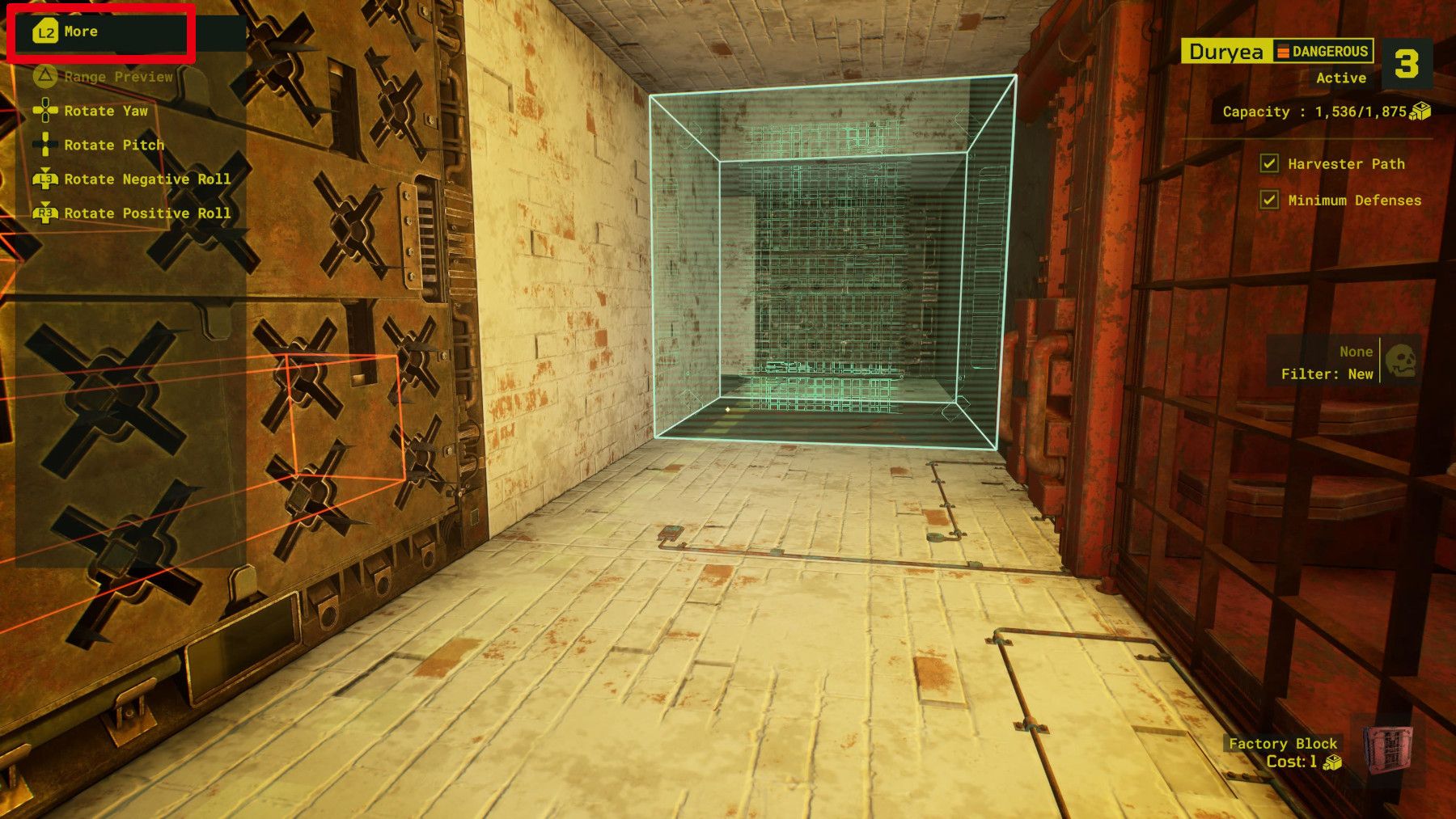1456x819 pixels.
Task: Click the Capacity 1,536/1,875 progress readout
Action: [1314, 112]
